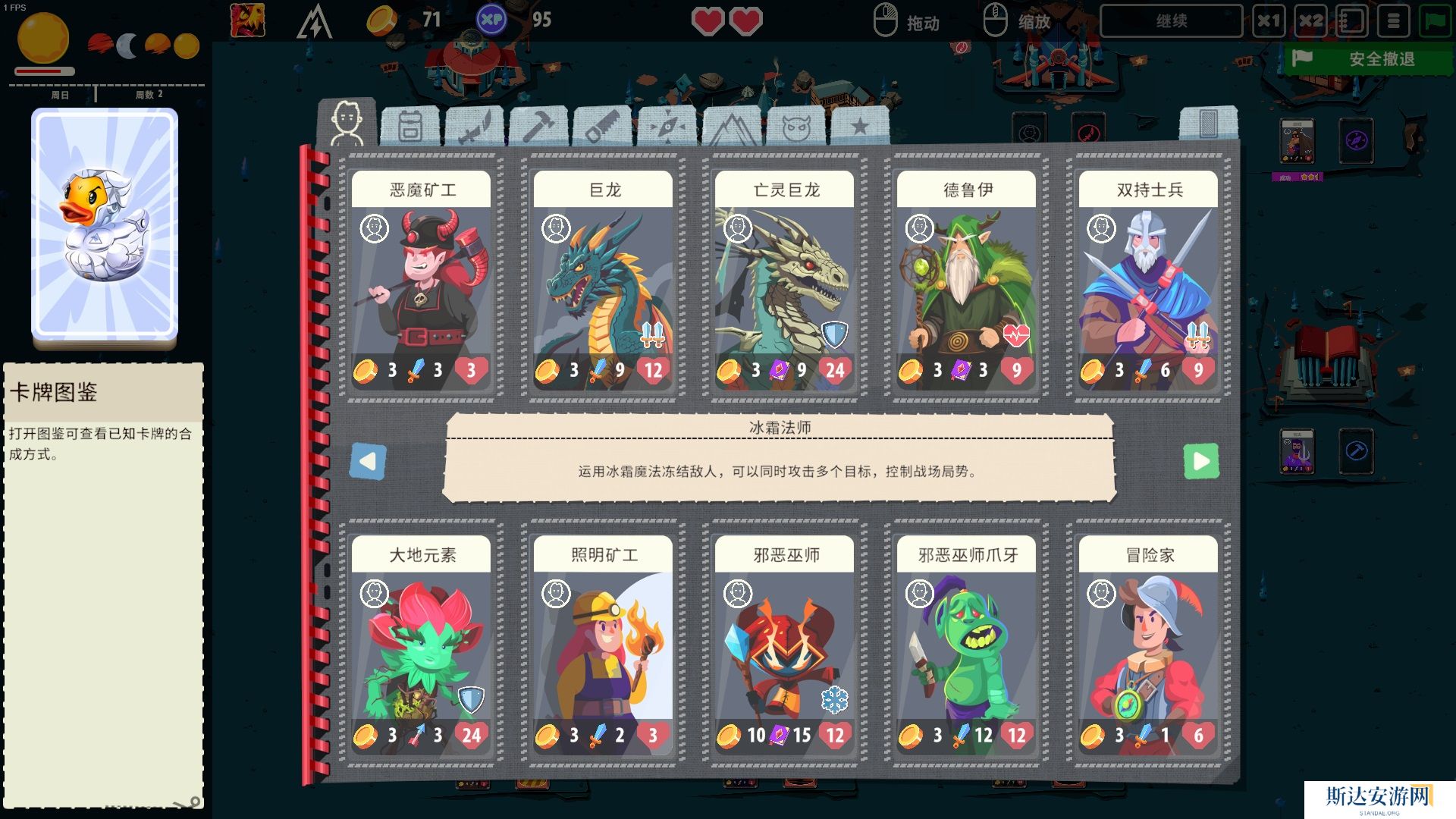The width and height of the screenshot is (1456, 819).
Task: Switch to the backpack tab
Action: pos(410,126)
